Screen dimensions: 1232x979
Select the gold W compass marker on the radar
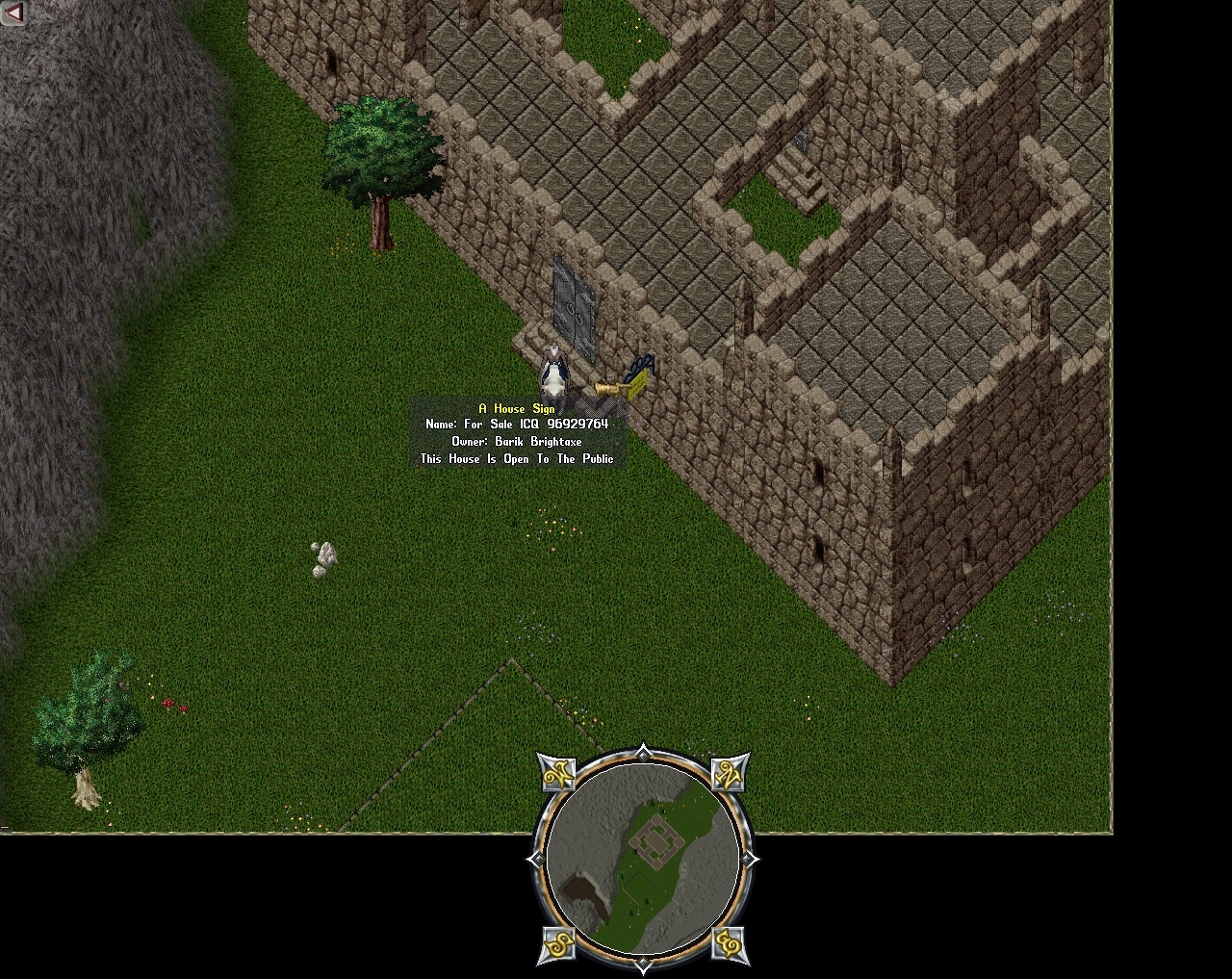click(561, 776)
